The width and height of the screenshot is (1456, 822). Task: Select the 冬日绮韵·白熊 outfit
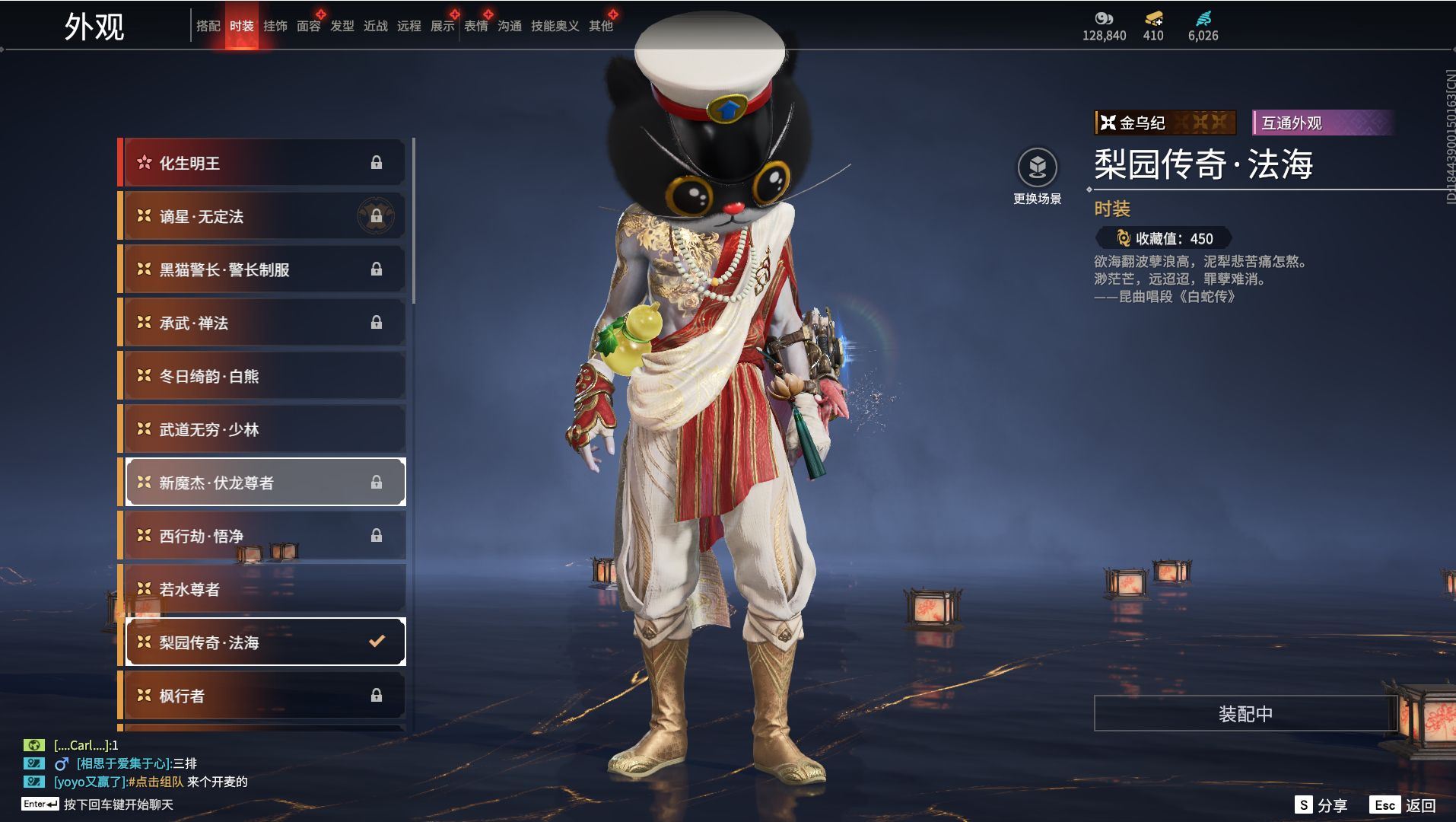263,376
